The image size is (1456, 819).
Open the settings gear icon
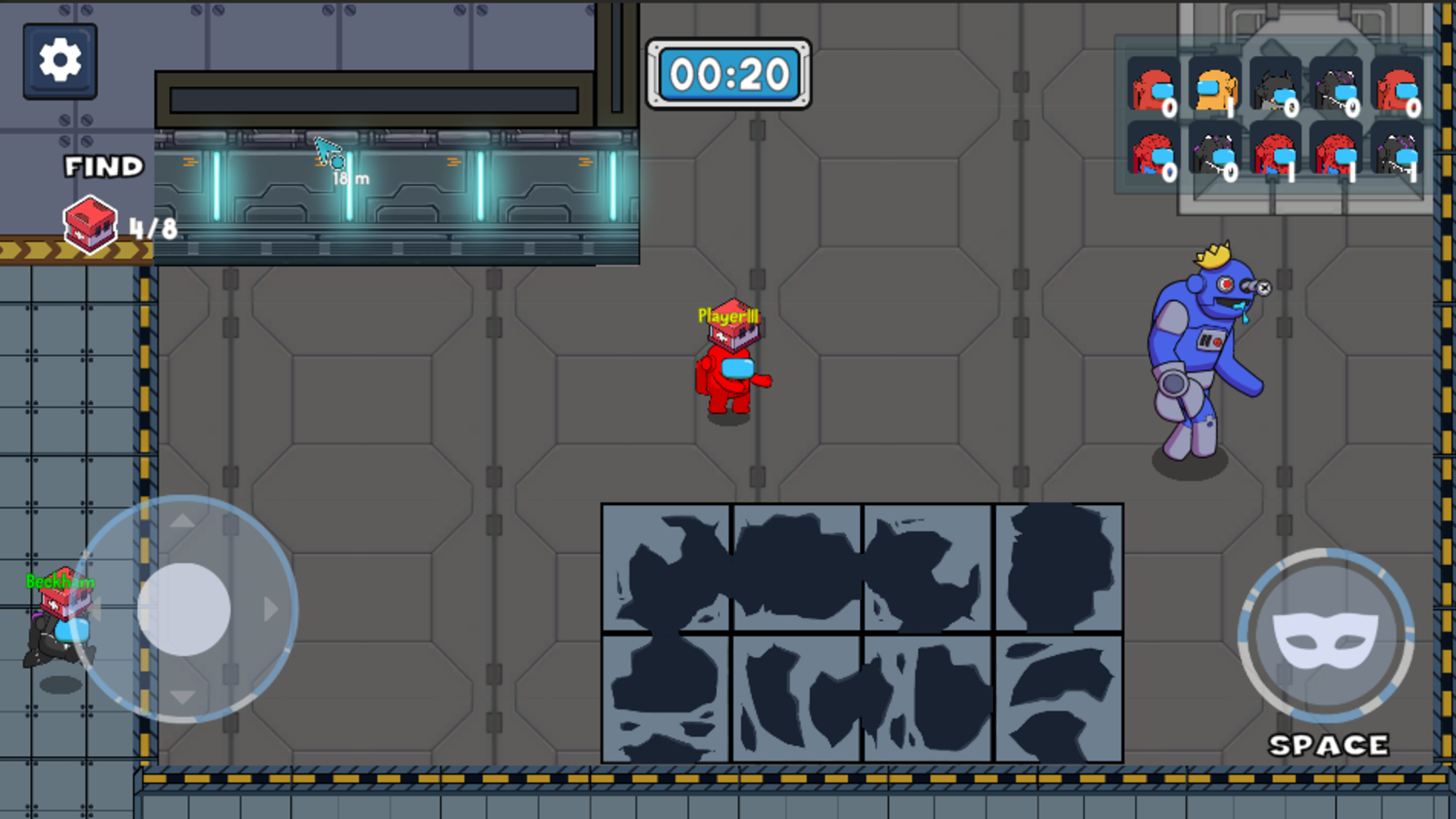(58, 59)
